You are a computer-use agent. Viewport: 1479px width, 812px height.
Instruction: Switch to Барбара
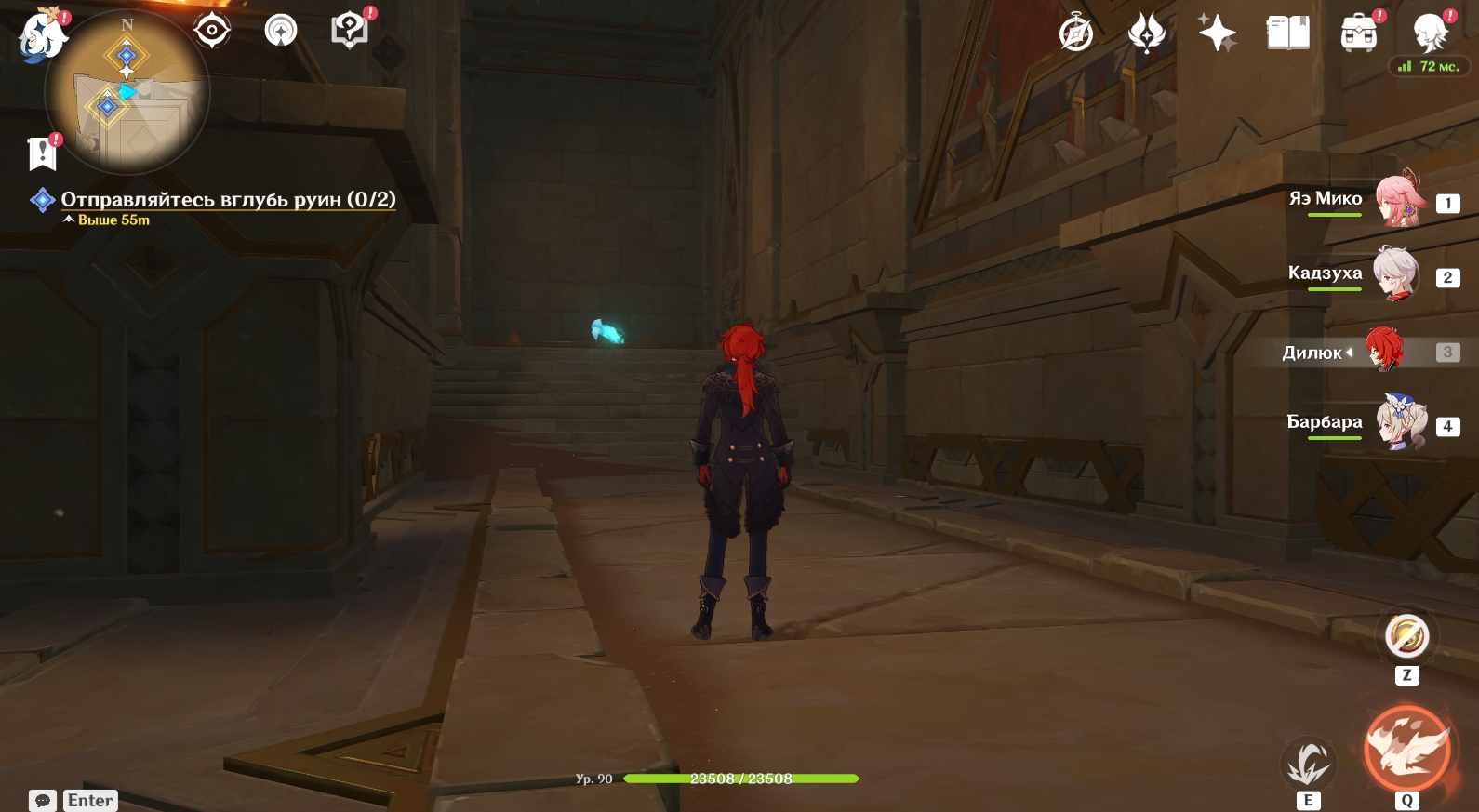pyautogui.click(x=1400, y=423)
